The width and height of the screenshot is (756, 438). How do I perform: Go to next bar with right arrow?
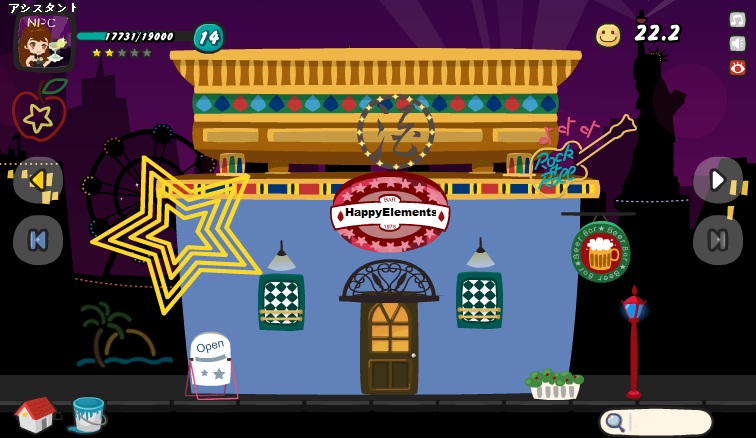pyautogui.click(x=717, y=180)
